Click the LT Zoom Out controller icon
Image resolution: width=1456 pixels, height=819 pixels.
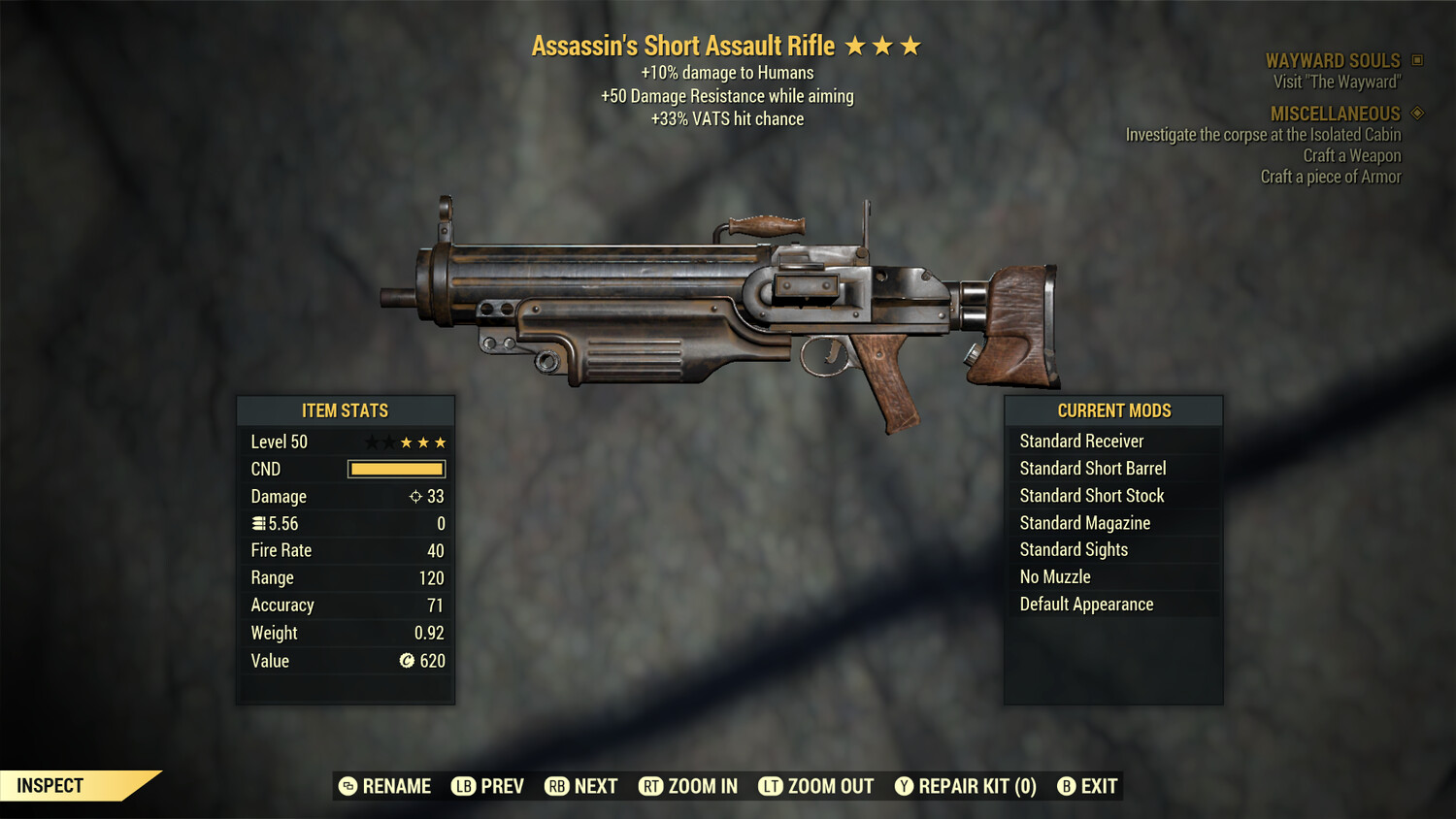(x=772, y=786)
